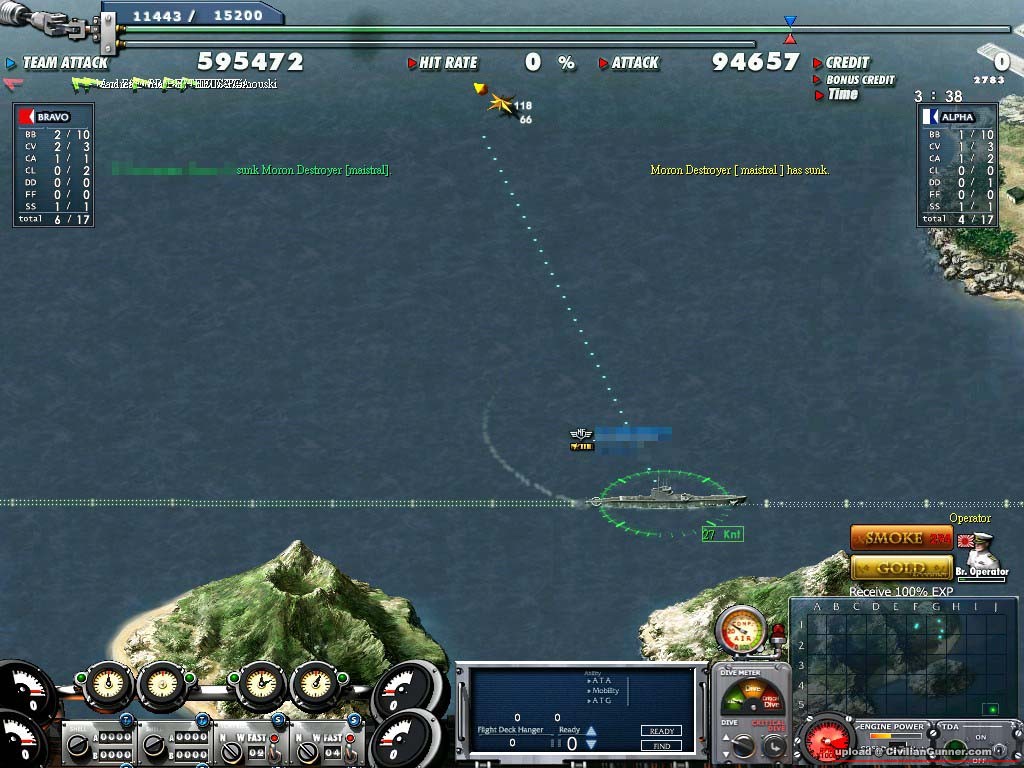Click FIND in the flight deck panel
Viewport: 1024px width, 768px height.
pos(661,745)
